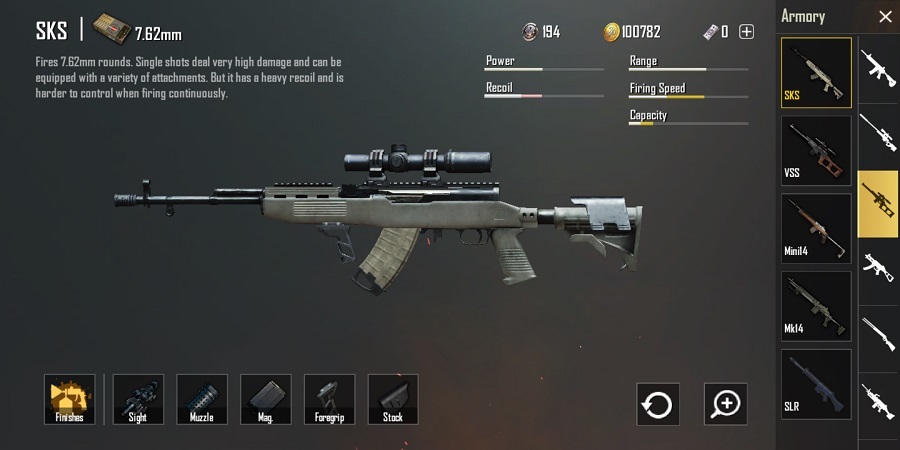Open the Sight attachment slot
900x450 pixels.
pyautogui.click(x=138, y=399)
